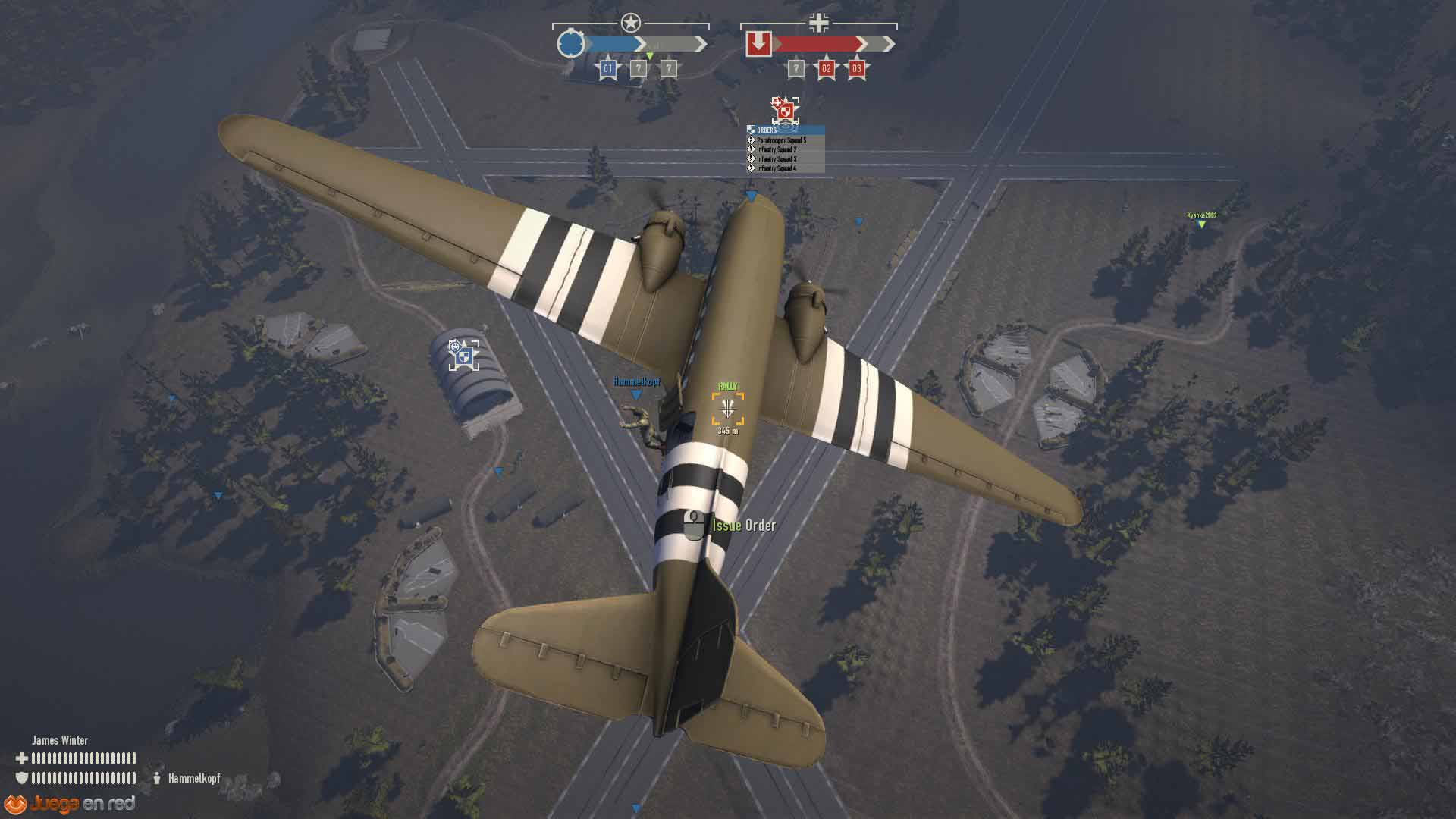Image resolution: width=1456 pixels, height=819 pixels.
Task: Select Infantry Squad 4 order row
Action: point(777,168)
